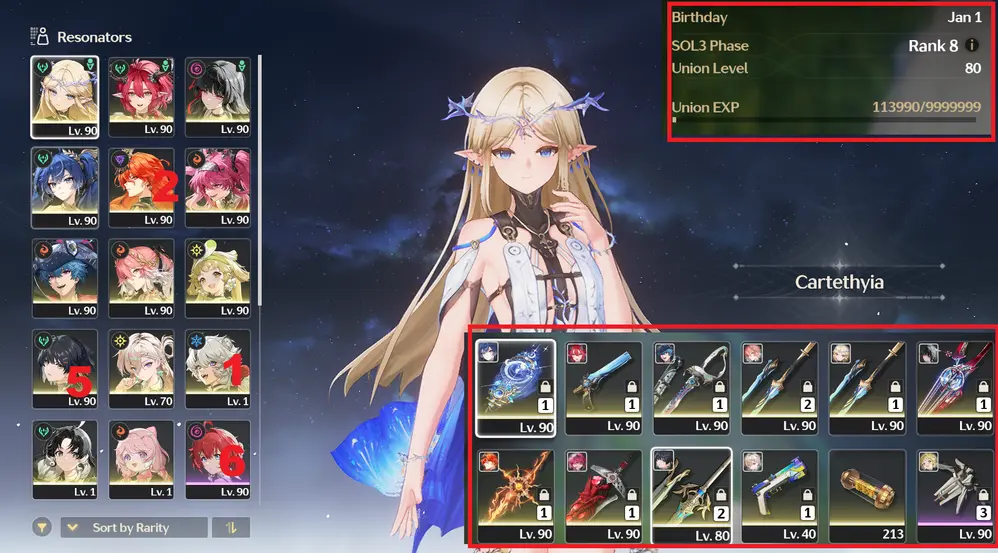Pick the Level 80 gold sword slot
Screen dimensions: 998x553
pos(690,494)
